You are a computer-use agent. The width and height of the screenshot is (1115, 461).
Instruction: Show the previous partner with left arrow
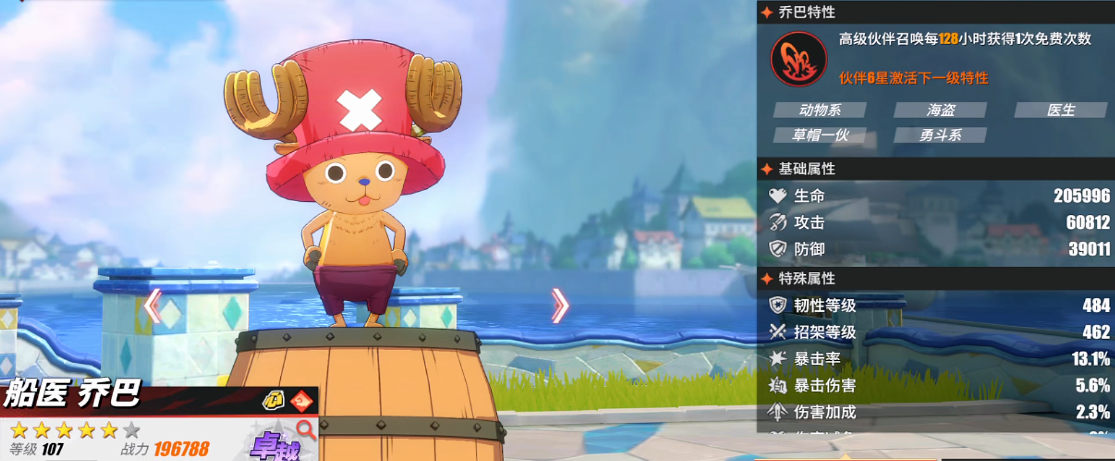152,306
